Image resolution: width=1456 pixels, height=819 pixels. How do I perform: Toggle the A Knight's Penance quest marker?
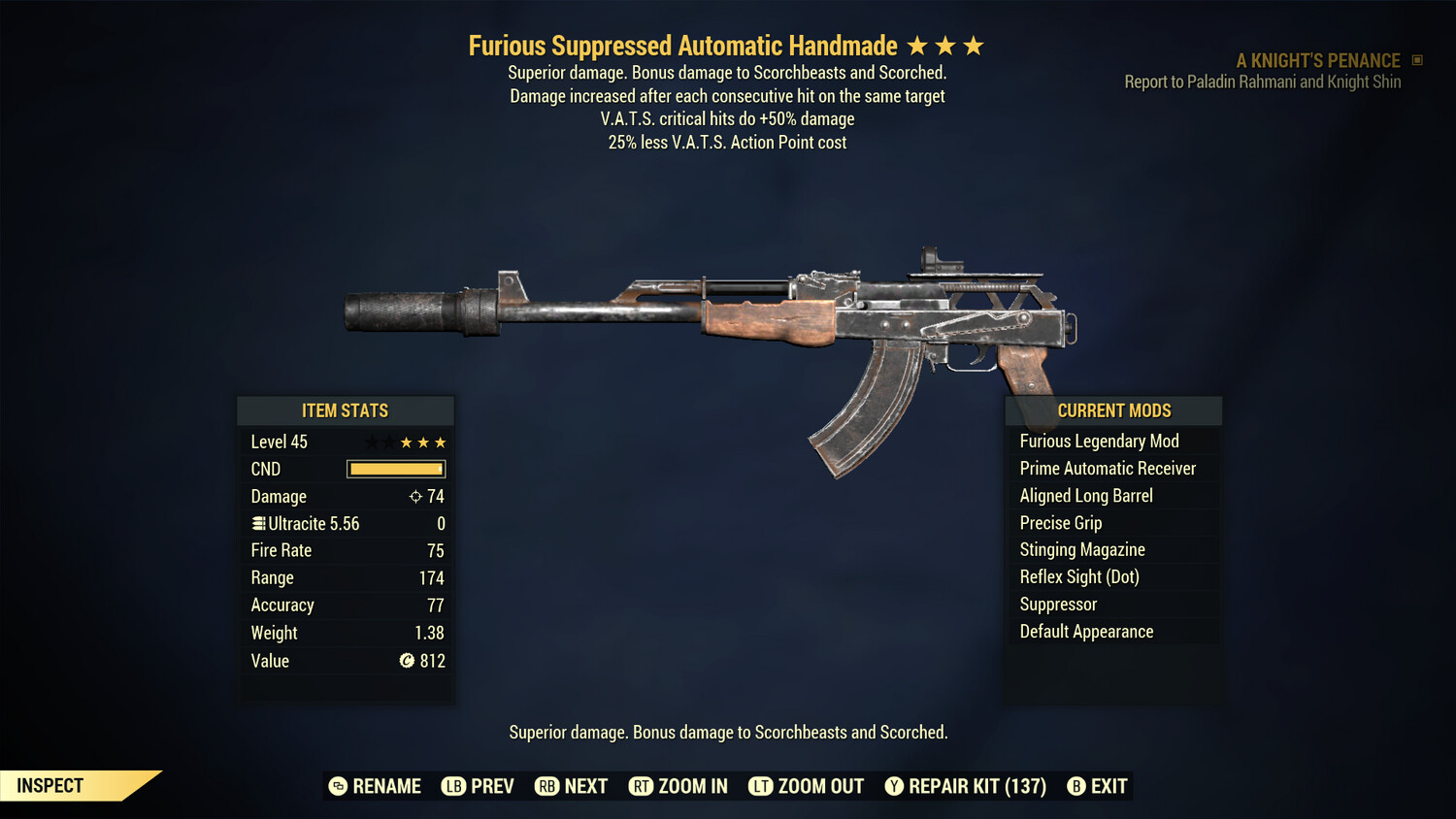[x=1417, y=59]
